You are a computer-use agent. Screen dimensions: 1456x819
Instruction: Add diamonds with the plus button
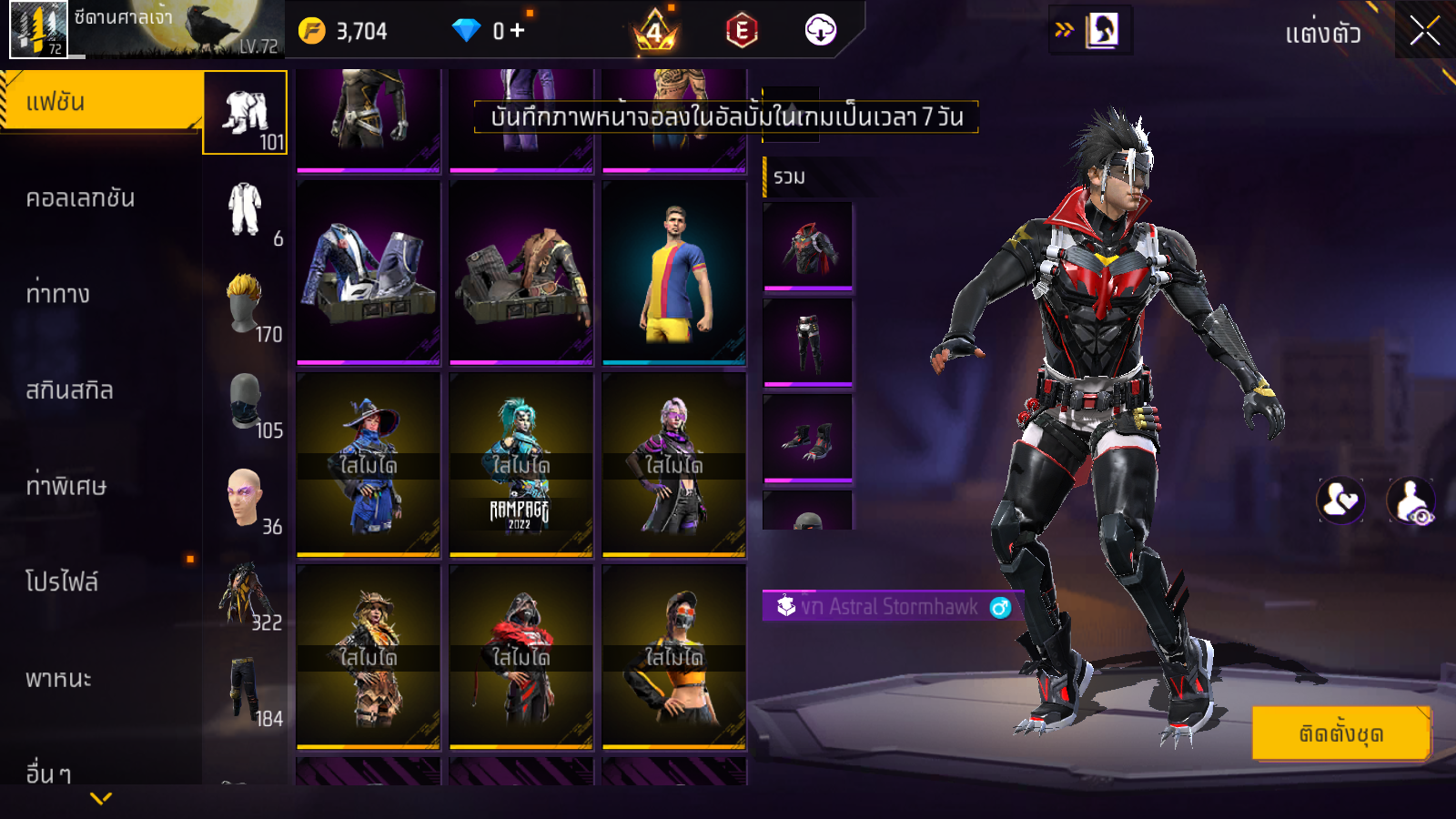coord(518,31)
